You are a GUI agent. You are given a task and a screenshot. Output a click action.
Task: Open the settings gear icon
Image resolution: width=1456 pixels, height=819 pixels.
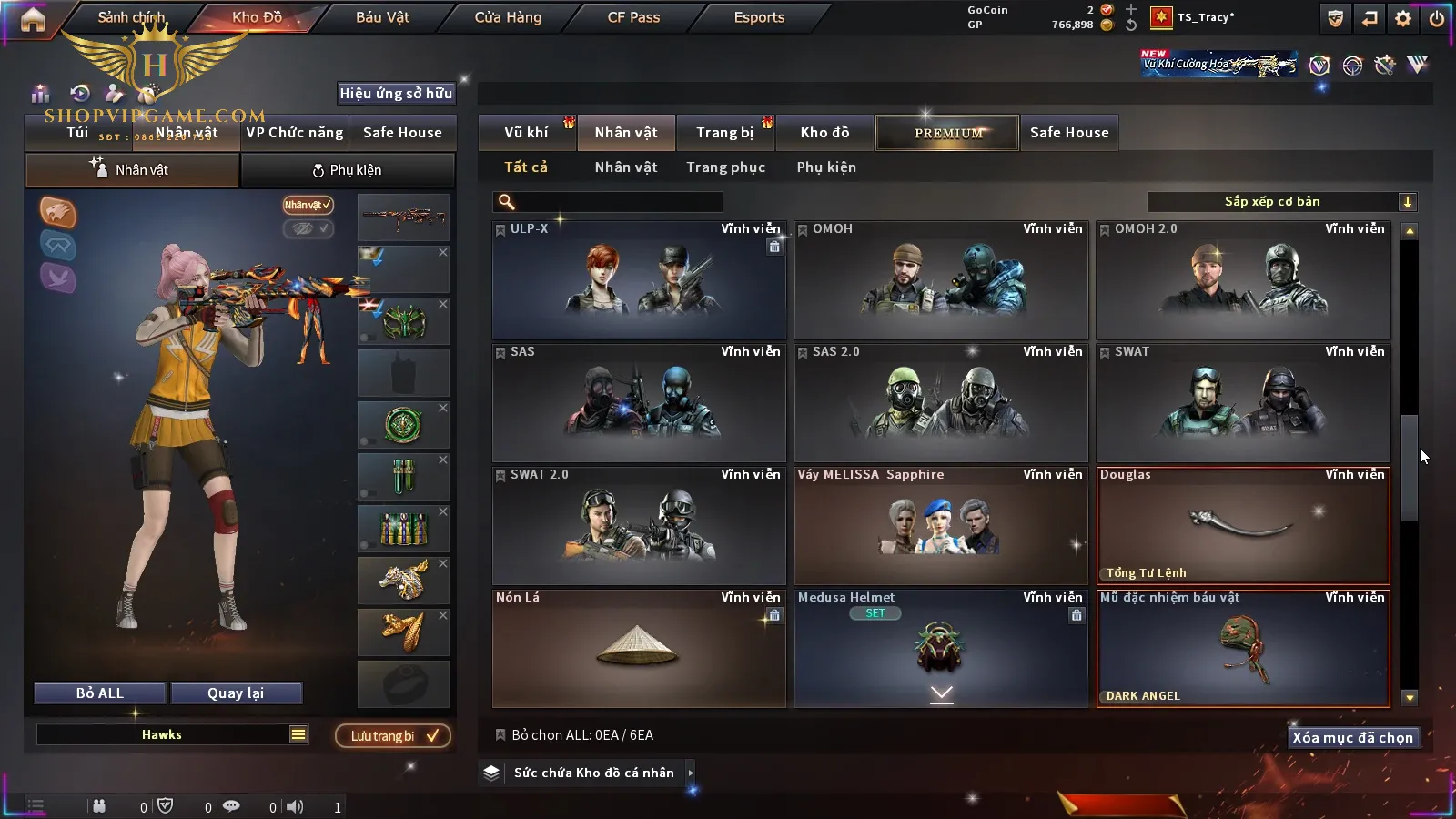click(1403, 18)
